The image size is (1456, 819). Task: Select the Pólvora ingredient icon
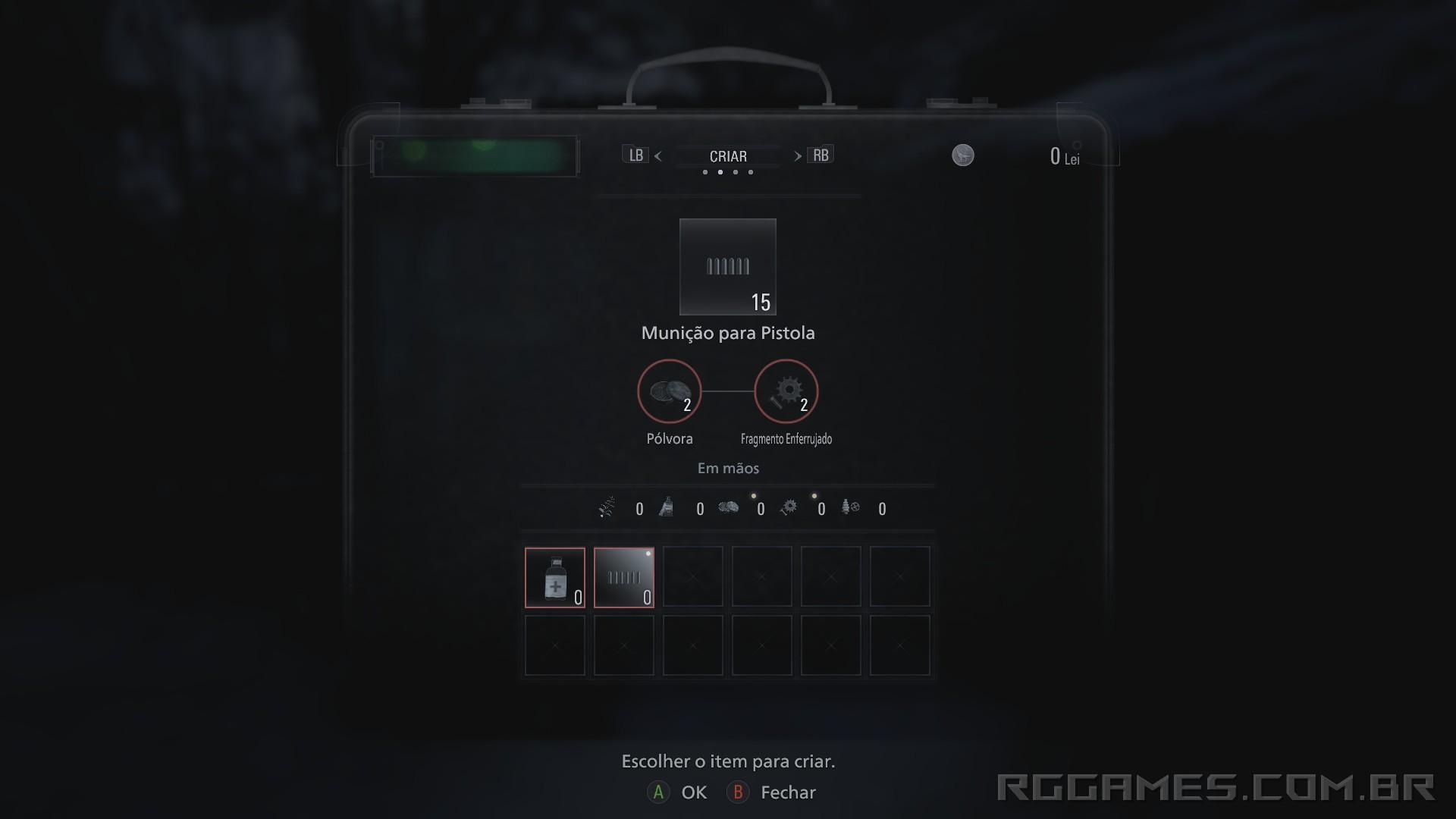[670, 391]
